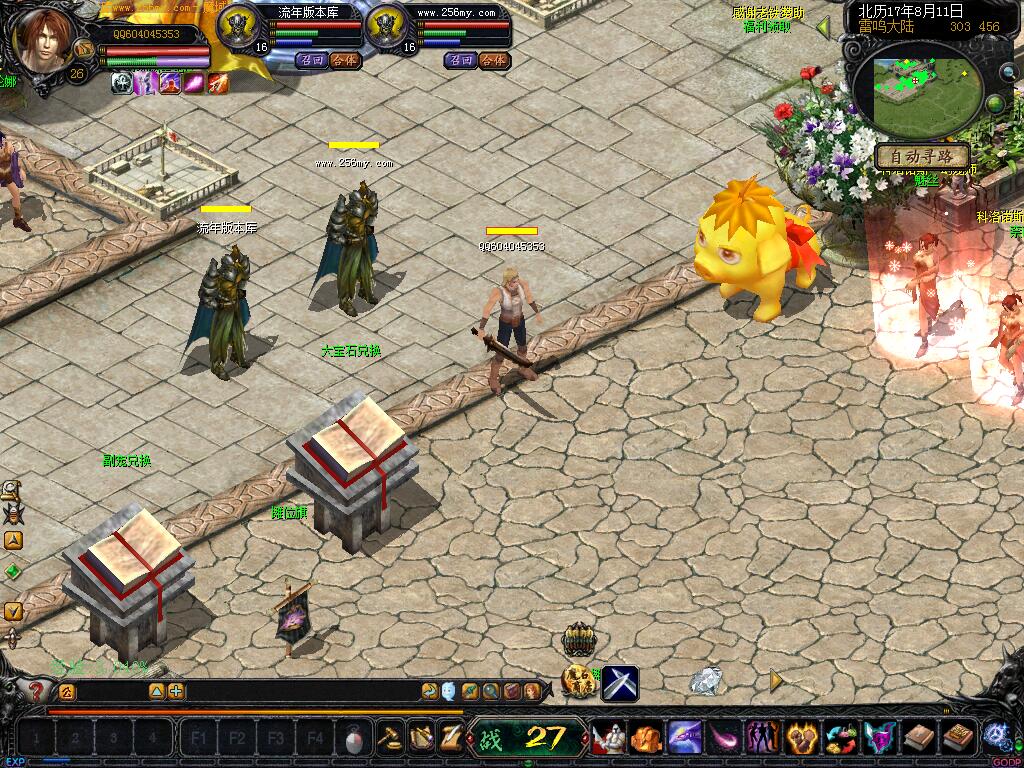Open the orange fist icon on the bottom bar
The width and height of the screenshot is (1024, 768).
pyautogui.click(x=645, y=739)
